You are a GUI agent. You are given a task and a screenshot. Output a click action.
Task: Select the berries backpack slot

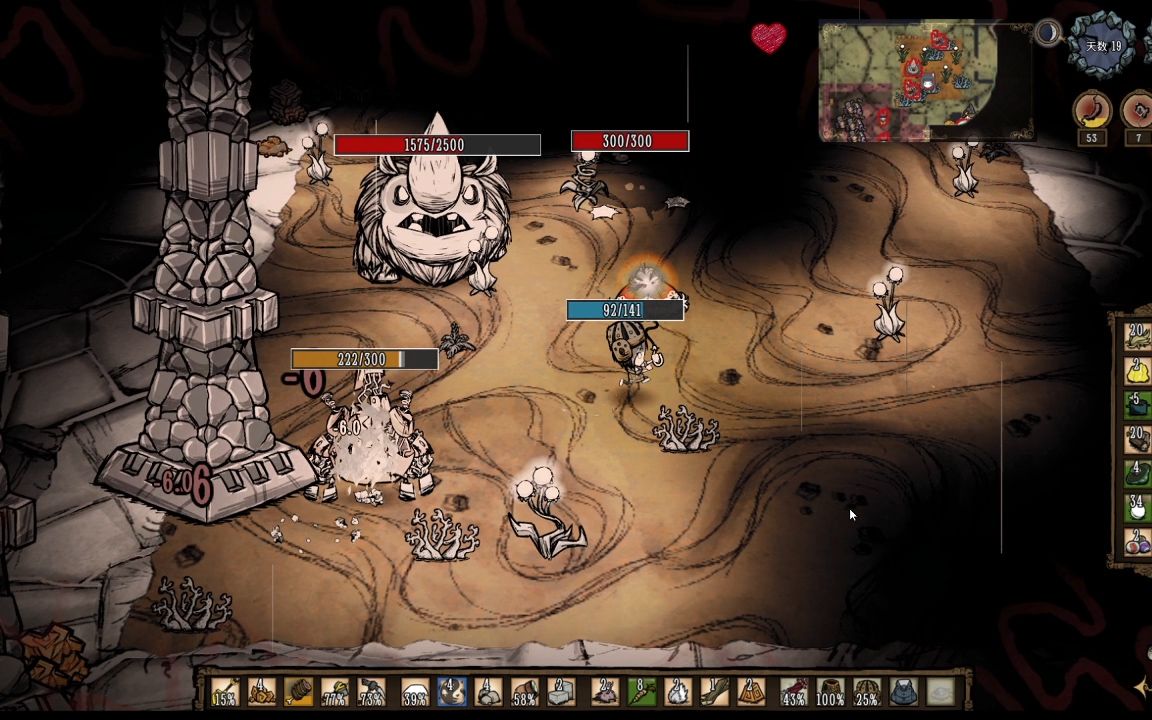click(1138, 541)
